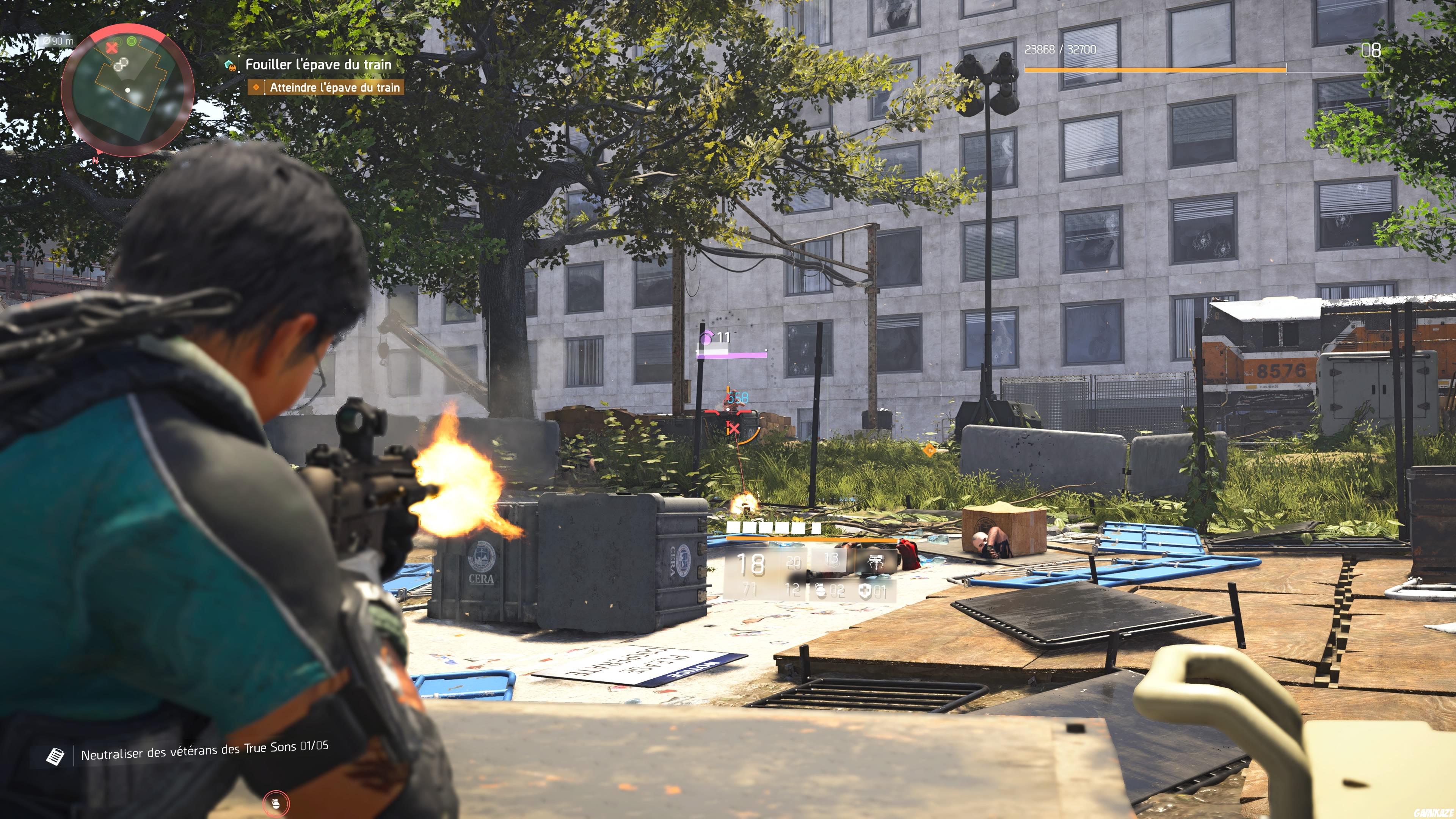Viewport: 1456px width, 819px height.
Task: Click the green objective circle on the minimap
Action: (x=131, y=41)
